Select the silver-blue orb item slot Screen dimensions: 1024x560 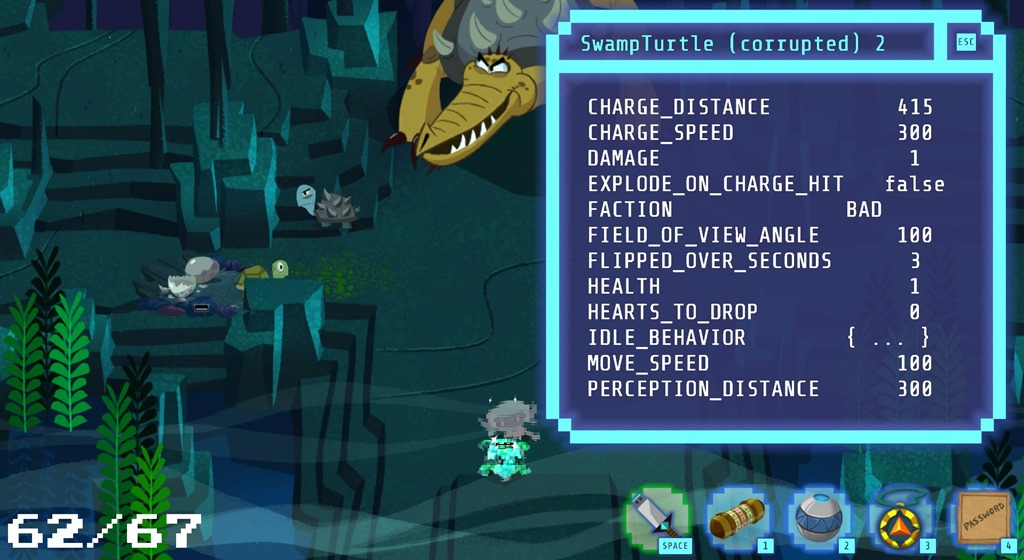817,520
